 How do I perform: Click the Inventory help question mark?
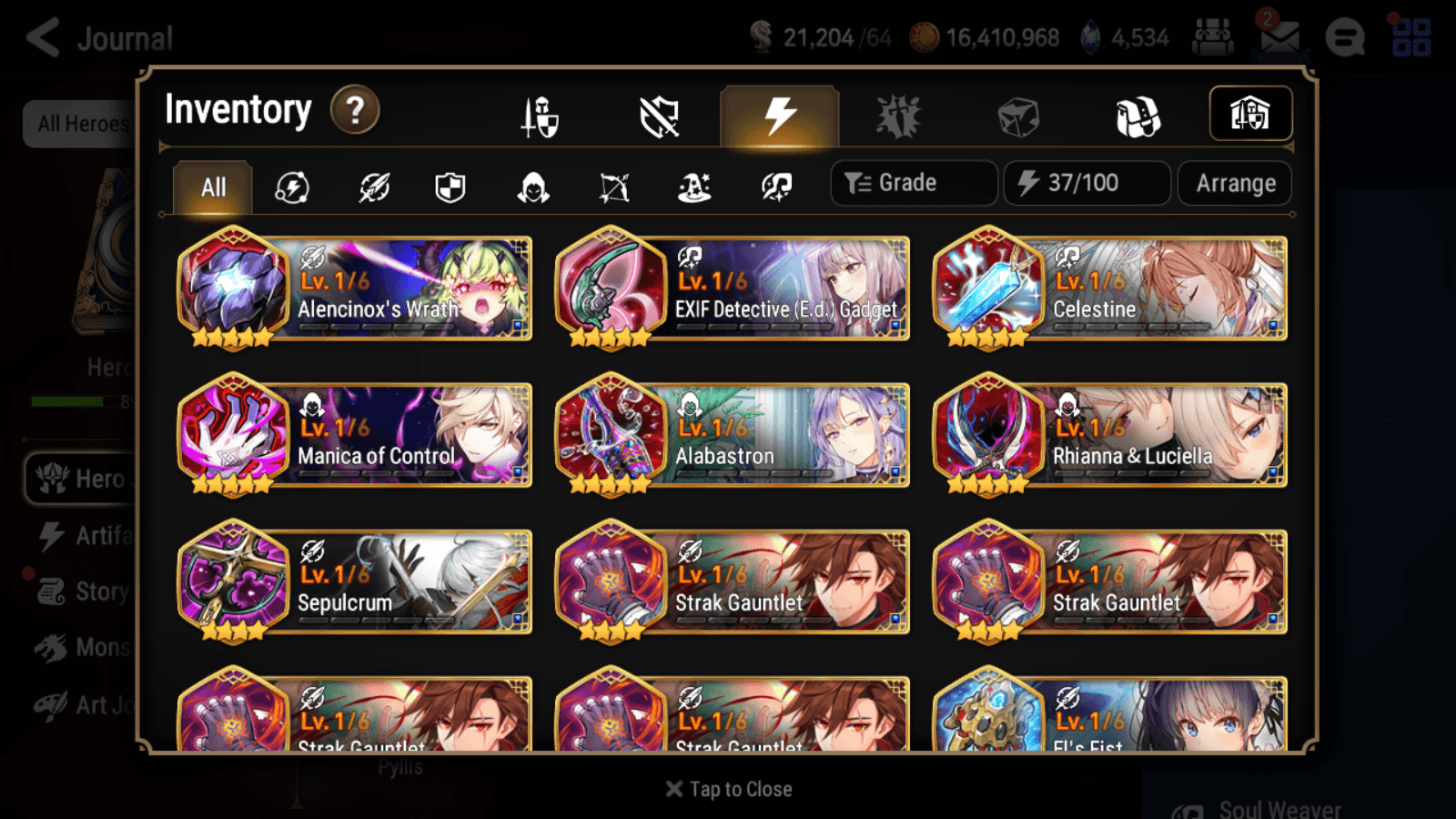pos(354,111)
